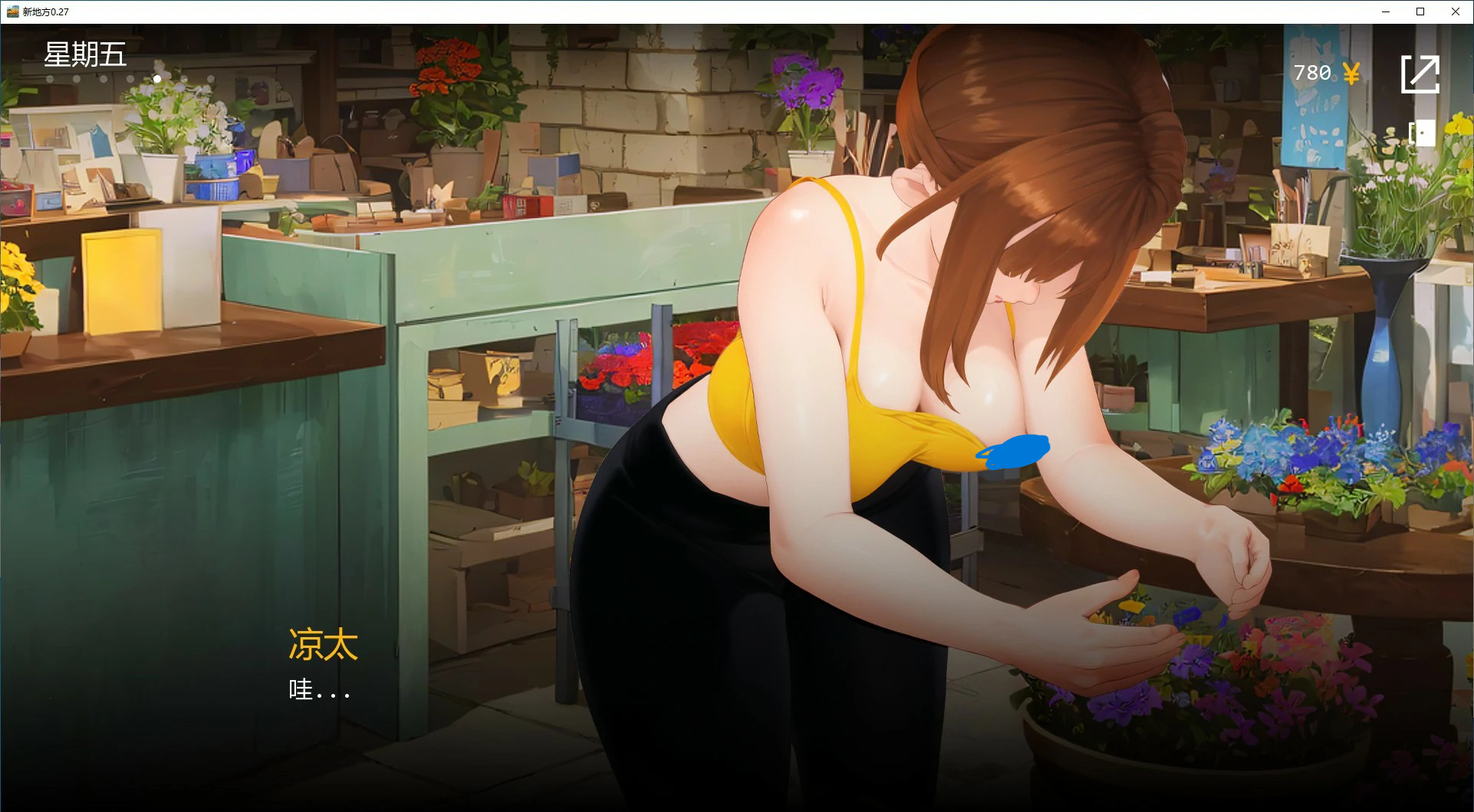Select the 星期五 weekday label
This screenshot has width=1474, height=812.
coord(86,55)
